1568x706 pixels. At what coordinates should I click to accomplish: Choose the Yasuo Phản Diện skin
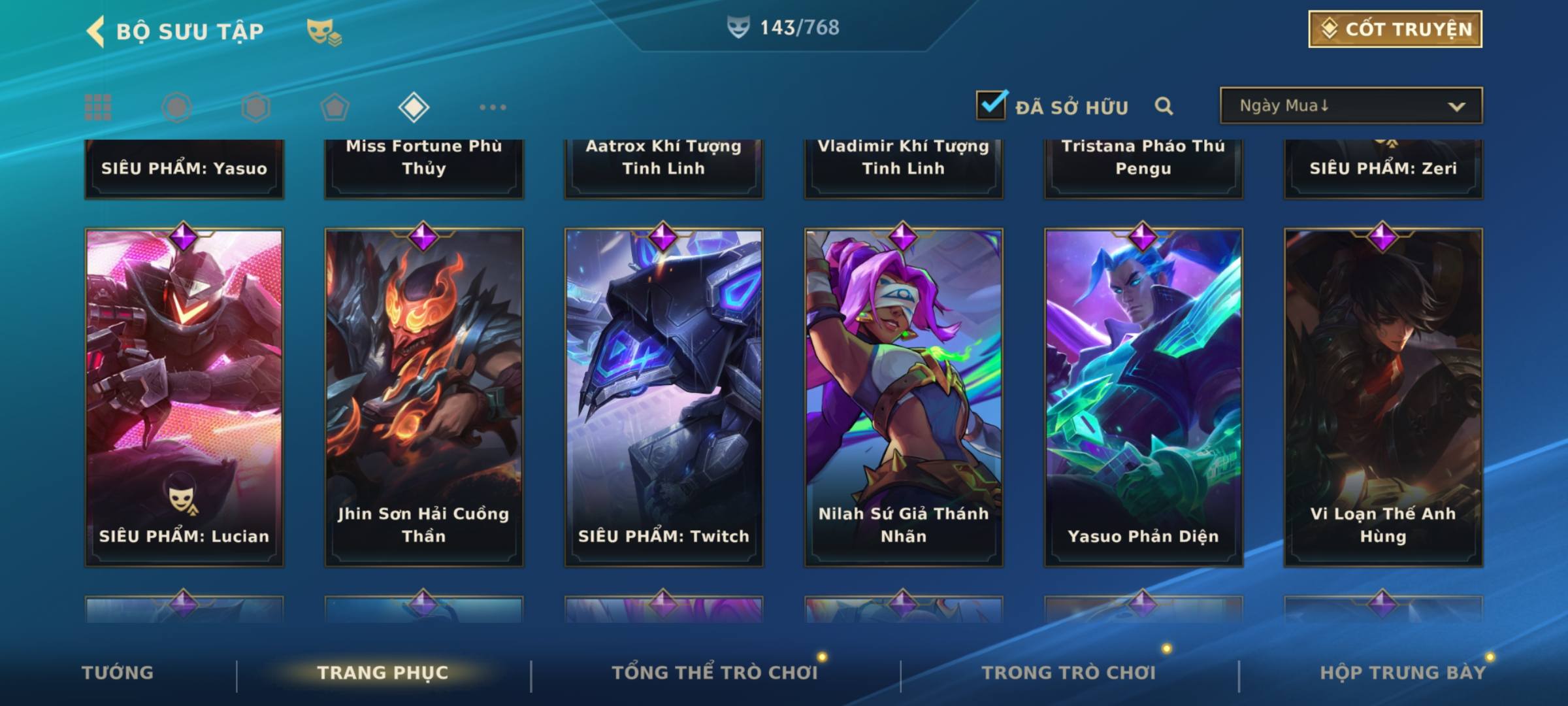click(x=1143, y=397)
